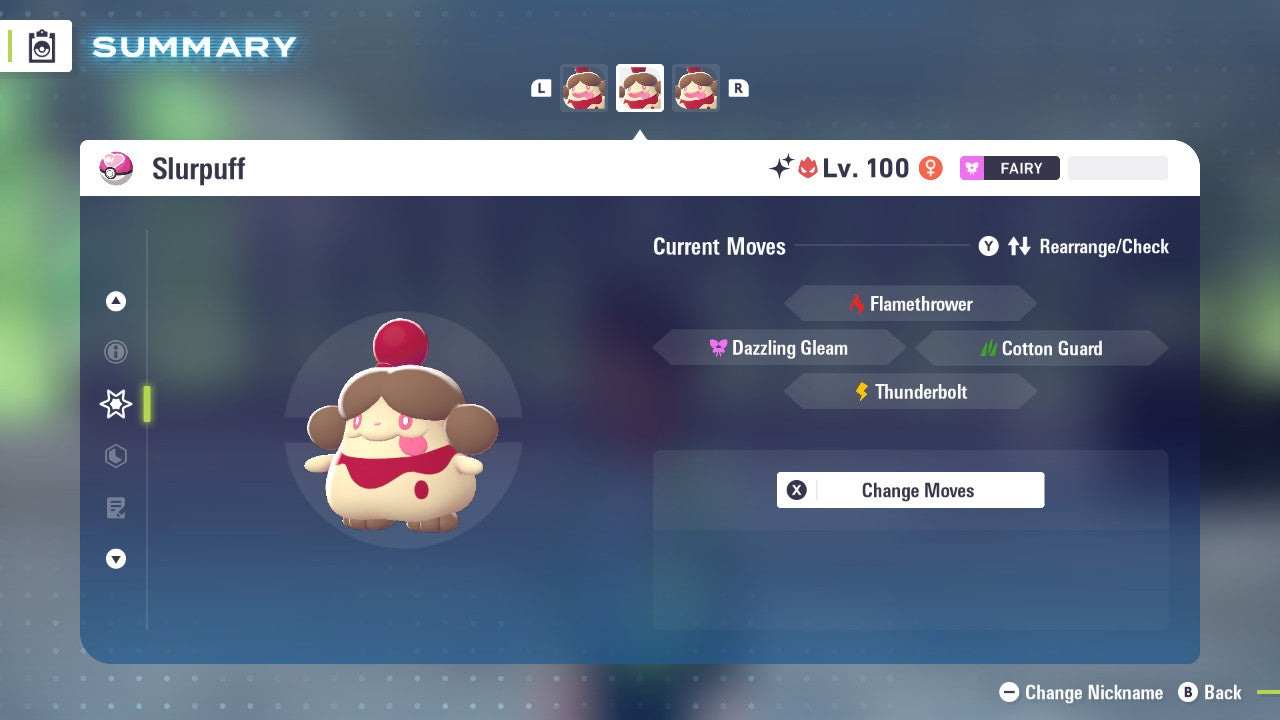The height and width of the screenshot is (720, 1280).
Task: Open the currently highlighted moves page
Action: (116, 404)
